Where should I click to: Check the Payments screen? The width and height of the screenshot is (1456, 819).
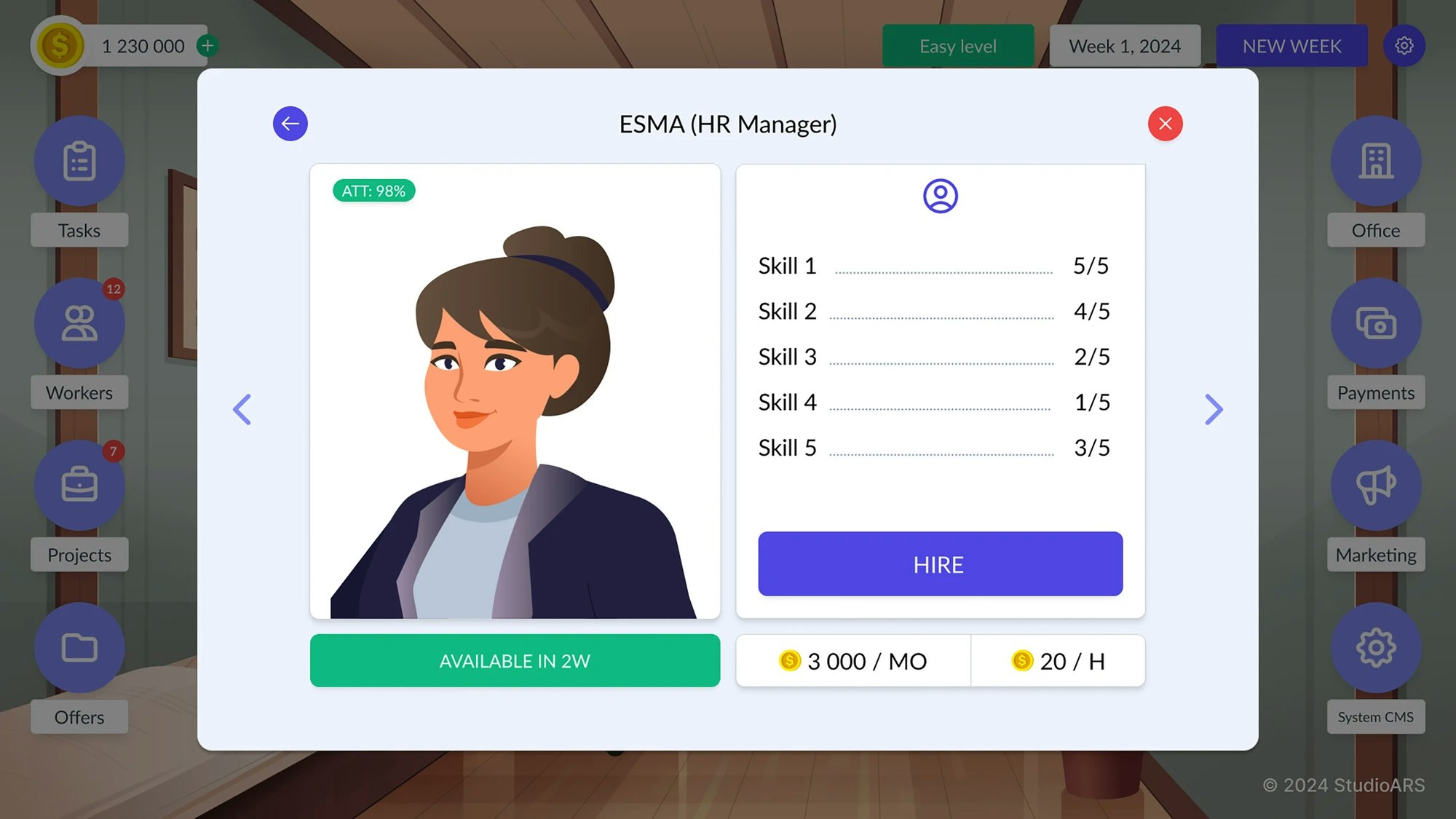click(1375, 324)
